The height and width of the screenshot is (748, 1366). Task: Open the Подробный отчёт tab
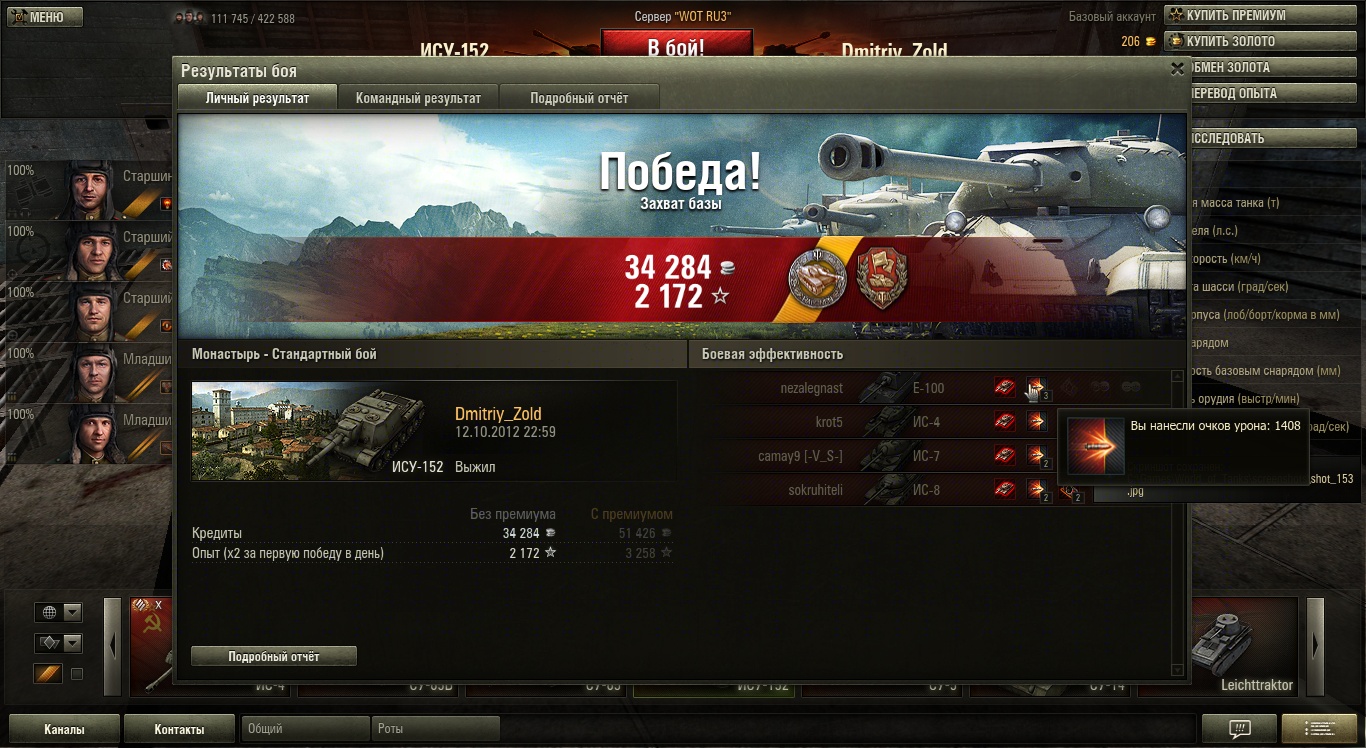(x=579, y=98)
